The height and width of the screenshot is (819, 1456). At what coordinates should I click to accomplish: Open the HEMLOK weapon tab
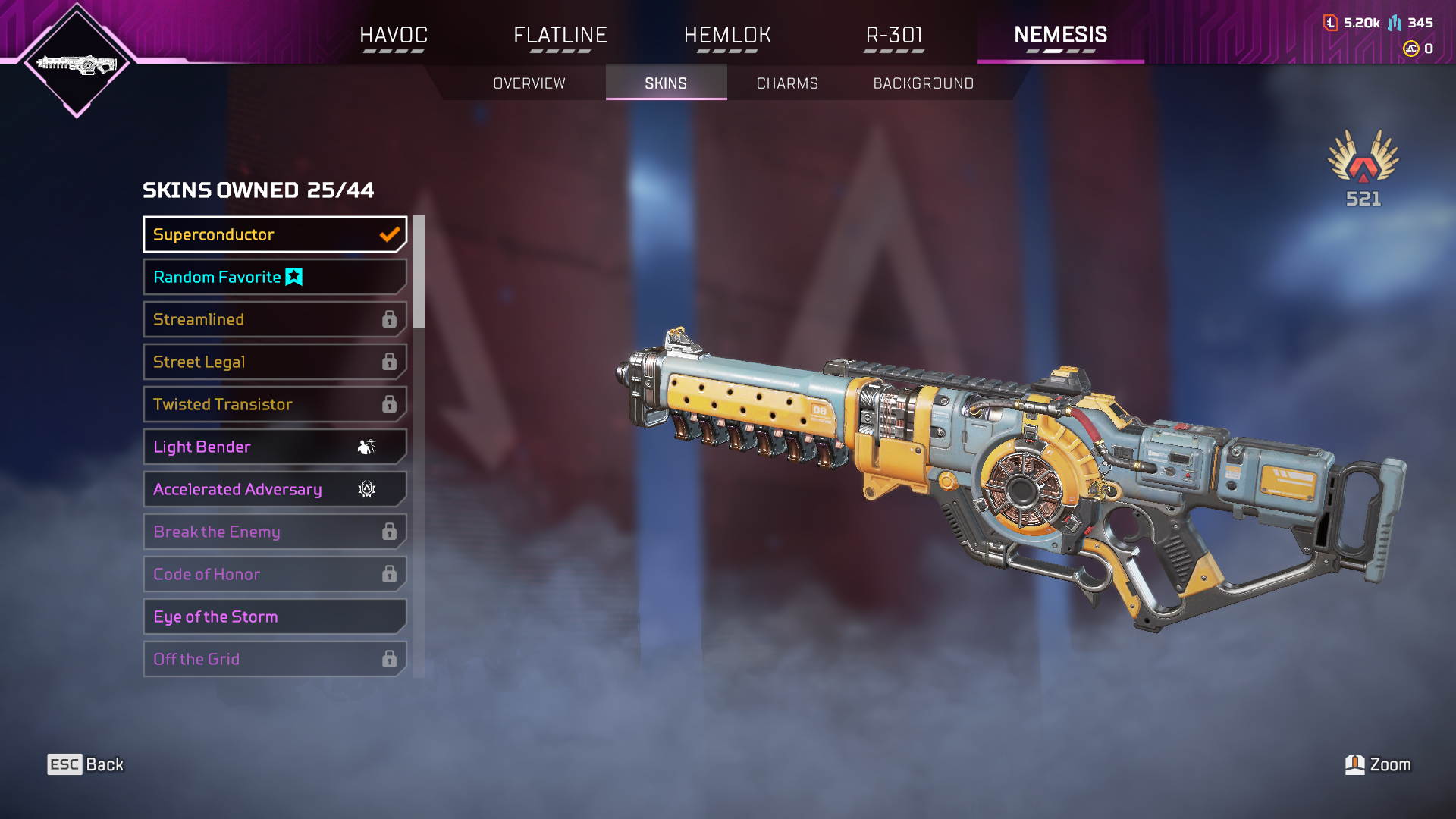727,35
